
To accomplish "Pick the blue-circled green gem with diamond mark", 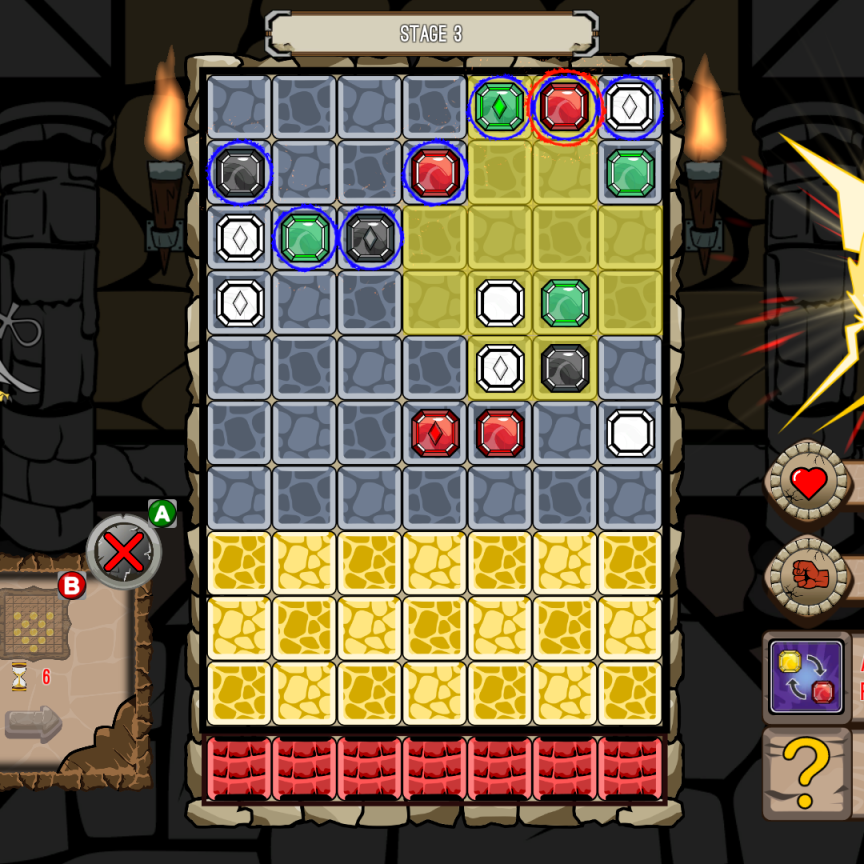I will tap(500, 107).
